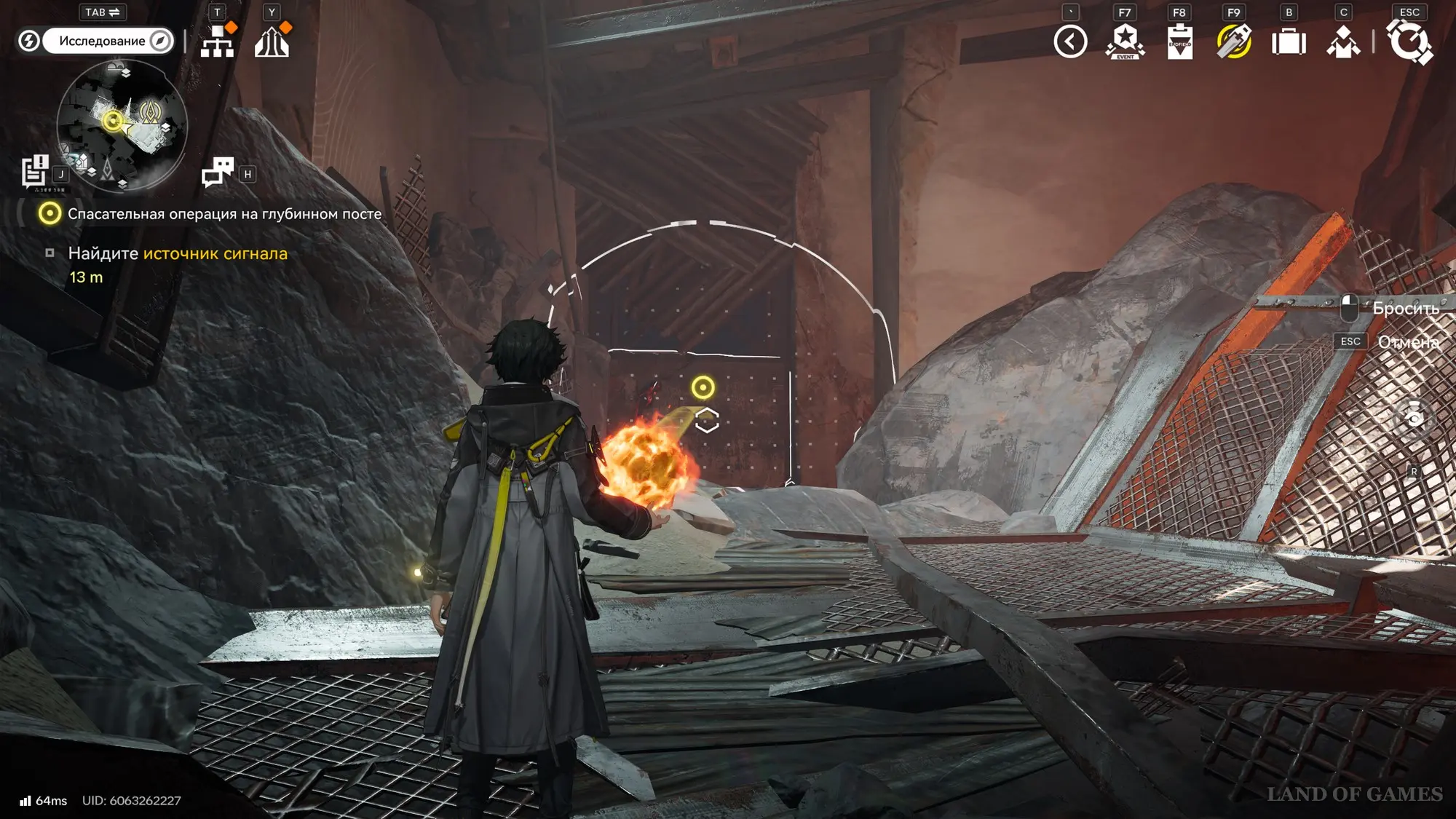This screenshot has width=1456, height=819.
Task: Open the mission log icon beside the minimap
Action: click(x=34, y=172)
